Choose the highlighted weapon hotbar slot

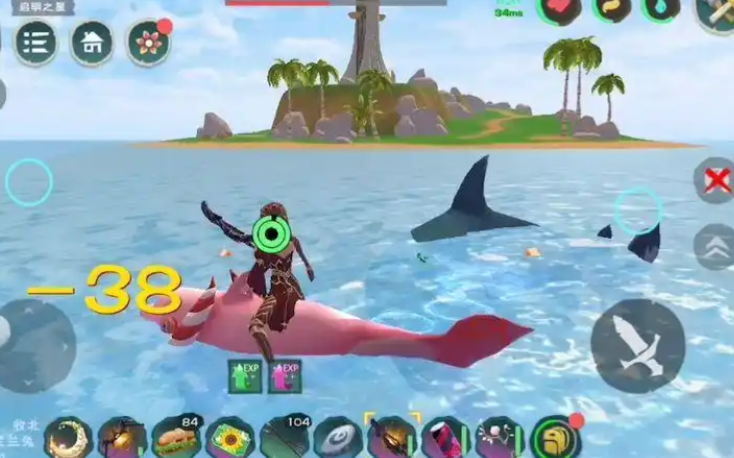point(392,438)
